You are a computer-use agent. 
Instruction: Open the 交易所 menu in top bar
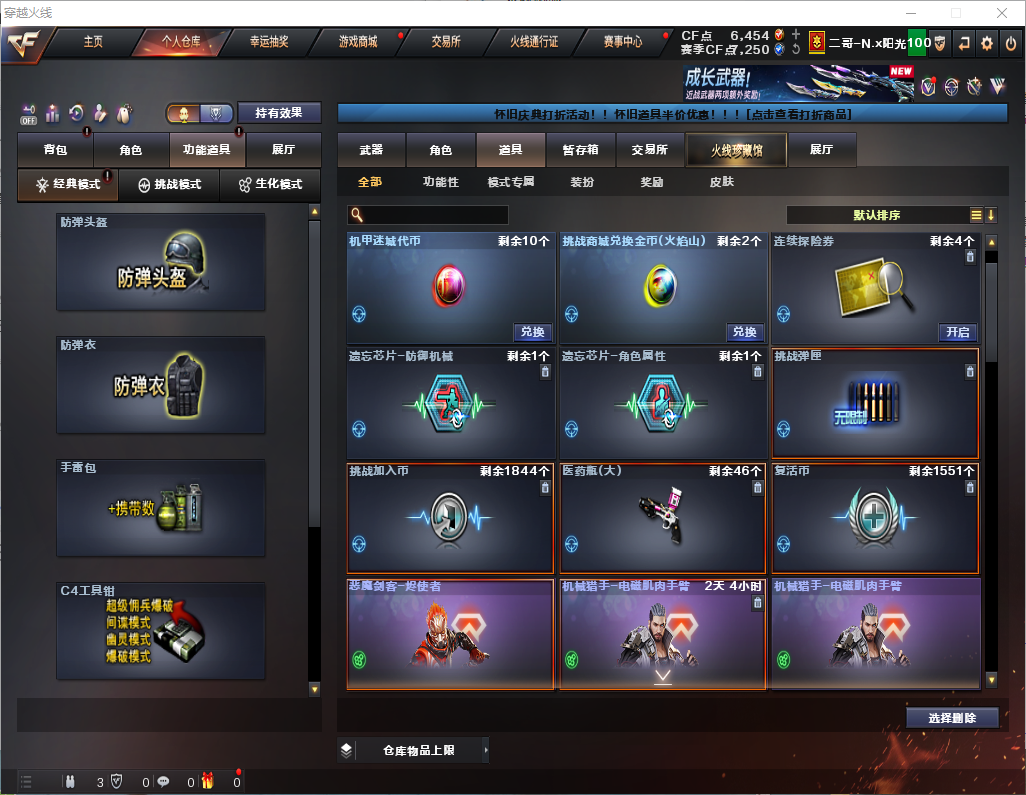click(446, 42)
